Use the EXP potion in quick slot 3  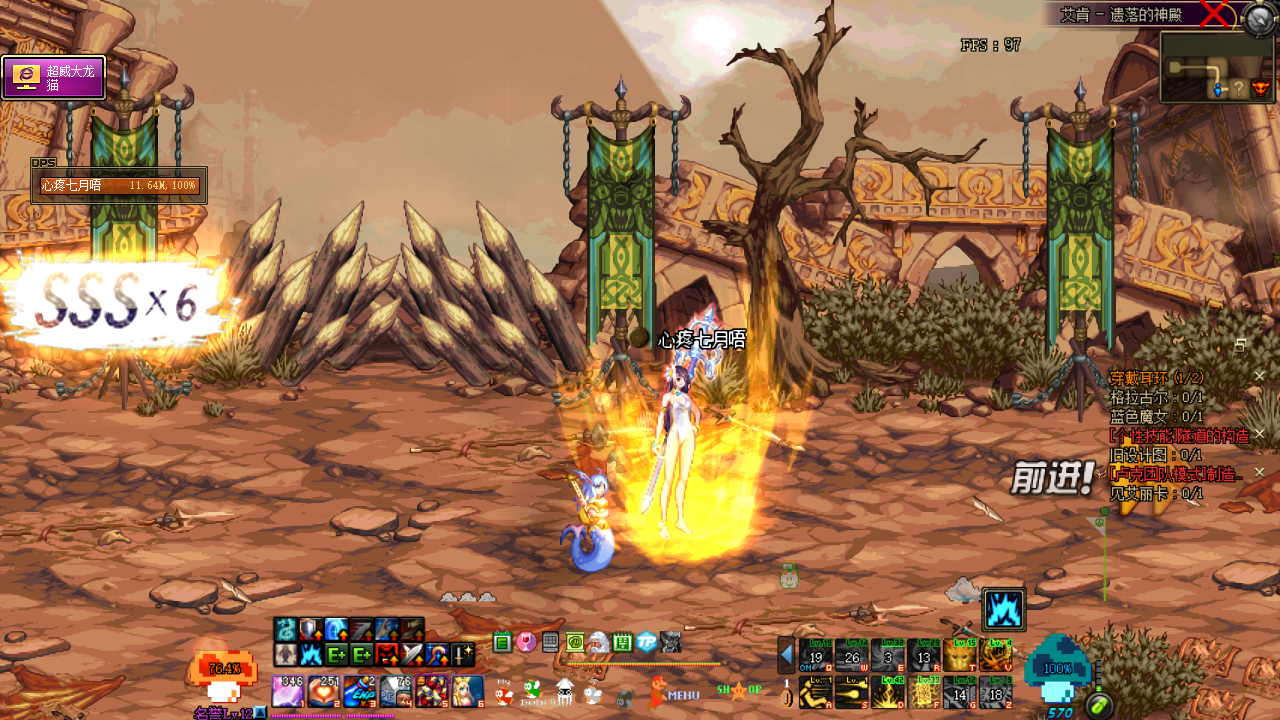click(x=360, y=691)
